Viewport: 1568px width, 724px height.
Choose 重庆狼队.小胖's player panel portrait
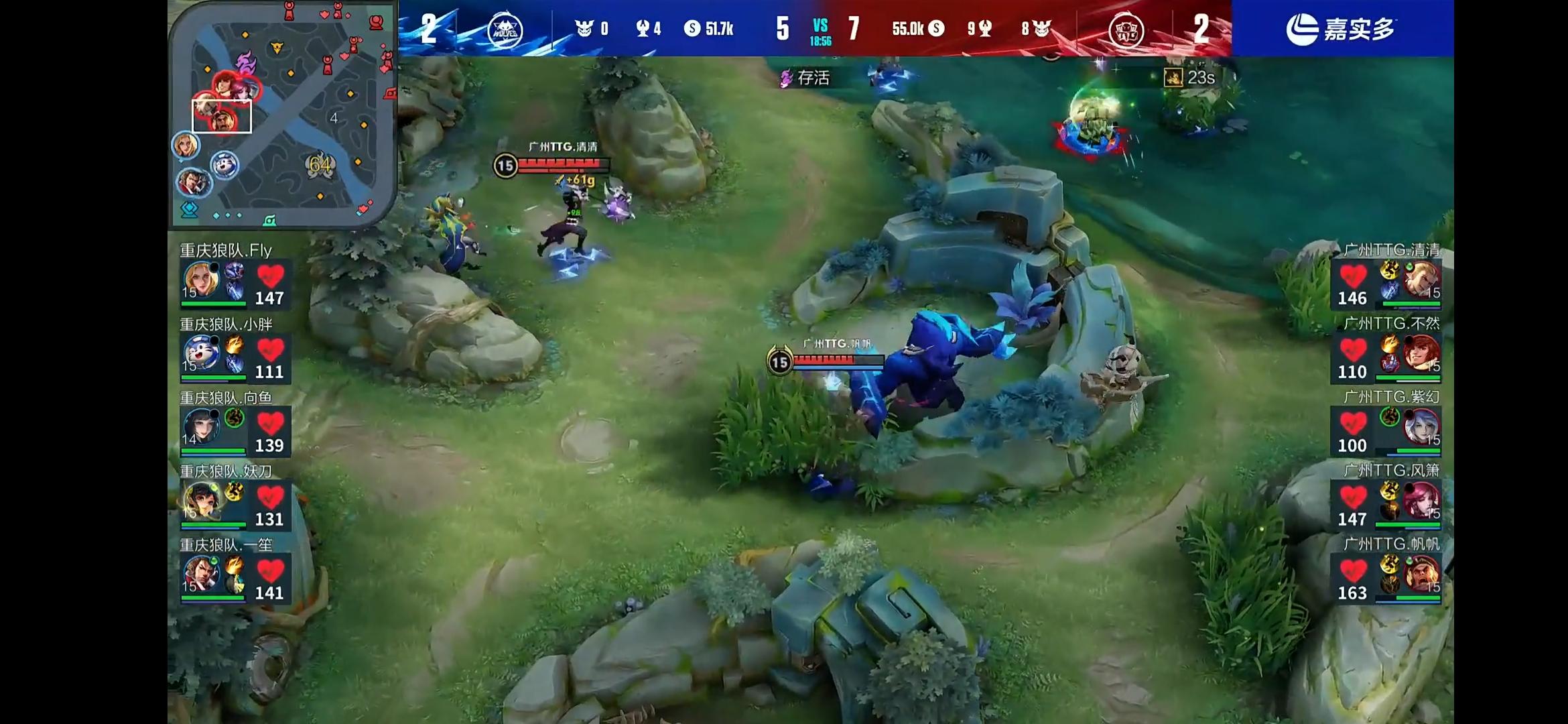point(200,353)
